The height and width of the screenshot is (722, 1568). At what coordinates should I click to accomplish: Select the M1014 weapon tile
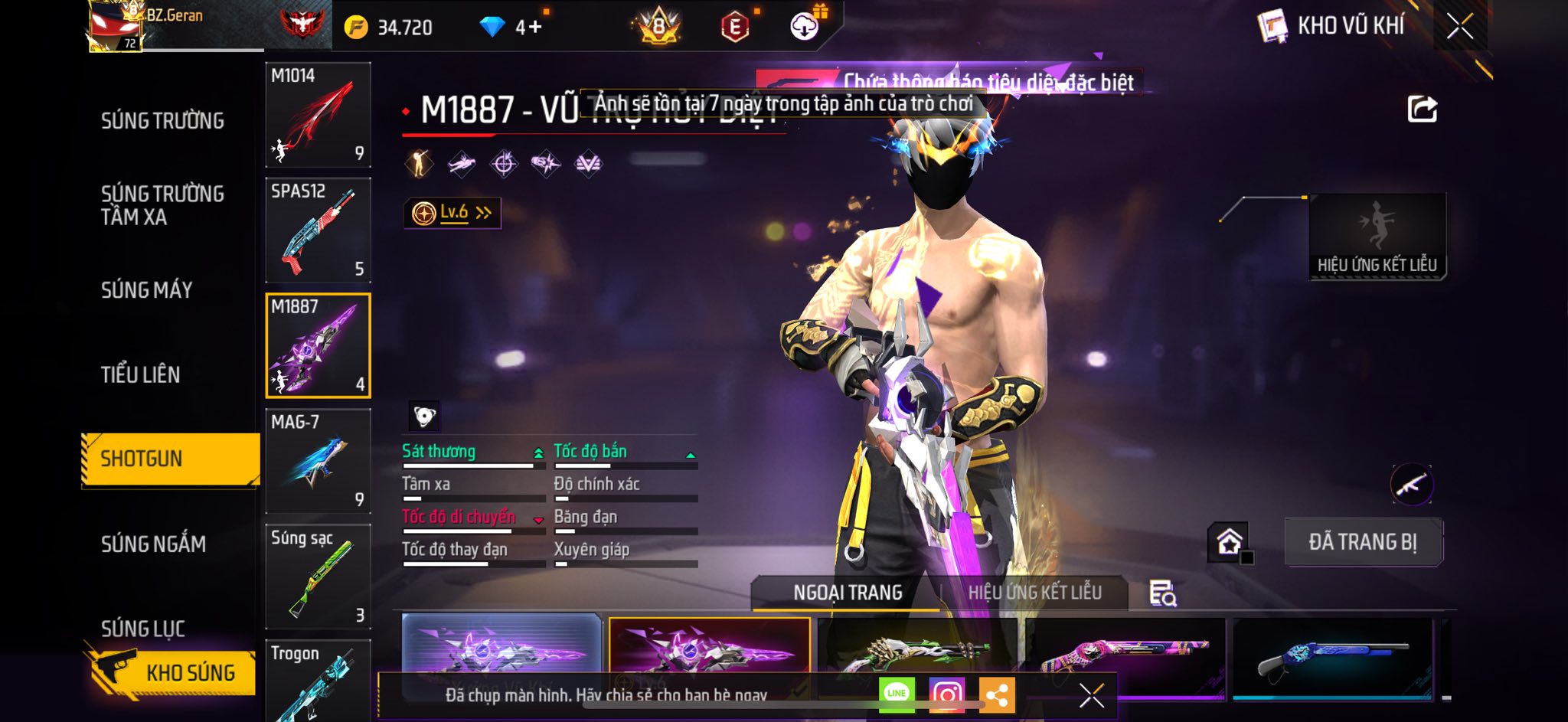(318, 115)
